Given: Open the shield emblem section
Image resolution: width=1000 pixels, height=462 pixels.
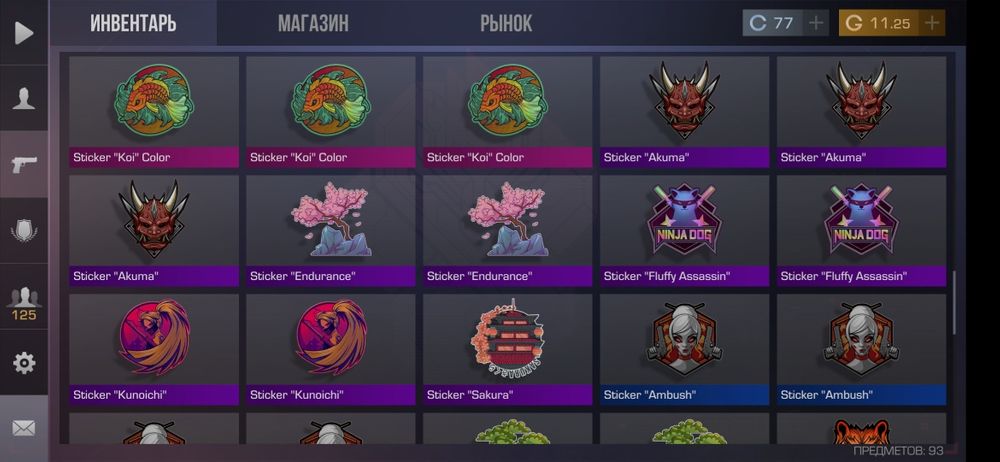Looking at the screenshot, I should click(24, 231).
